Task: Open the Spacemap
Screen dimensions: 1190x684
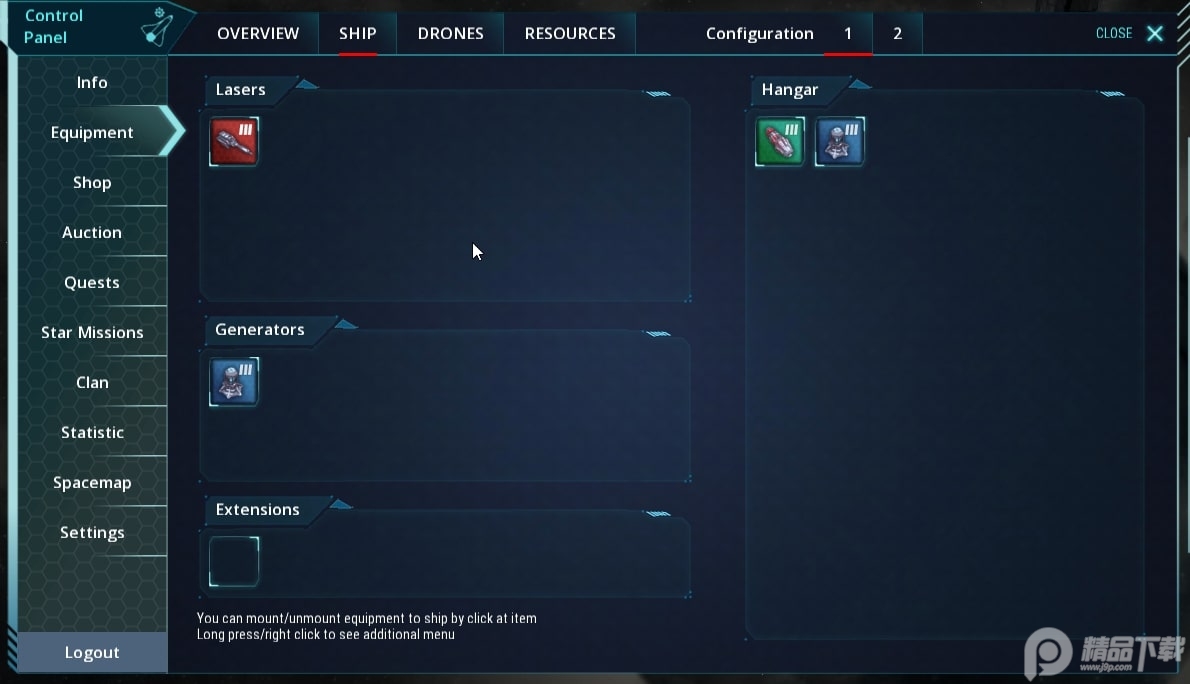Action: [92, 482]
